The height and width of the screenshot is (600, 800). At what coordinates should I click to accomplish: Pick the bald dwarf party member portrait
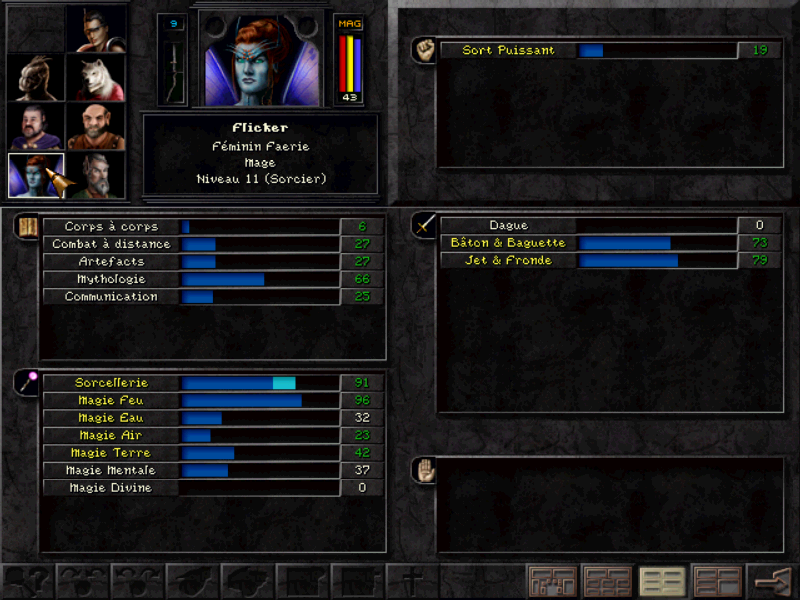click(x=96, y=126)
